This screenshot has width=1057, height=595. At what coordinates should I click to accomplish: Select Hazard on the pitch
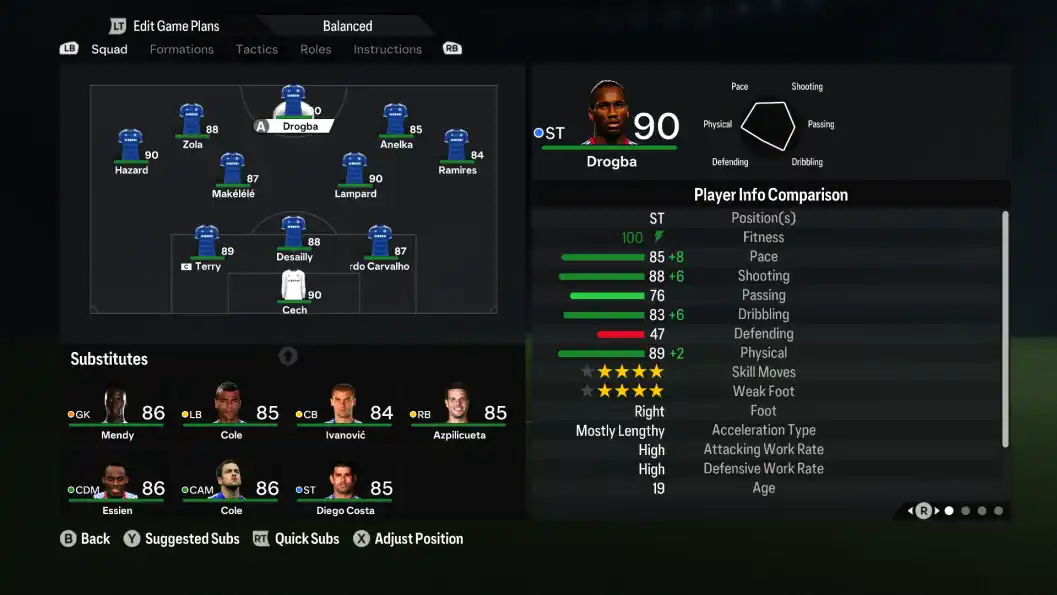tap(131, 148)
